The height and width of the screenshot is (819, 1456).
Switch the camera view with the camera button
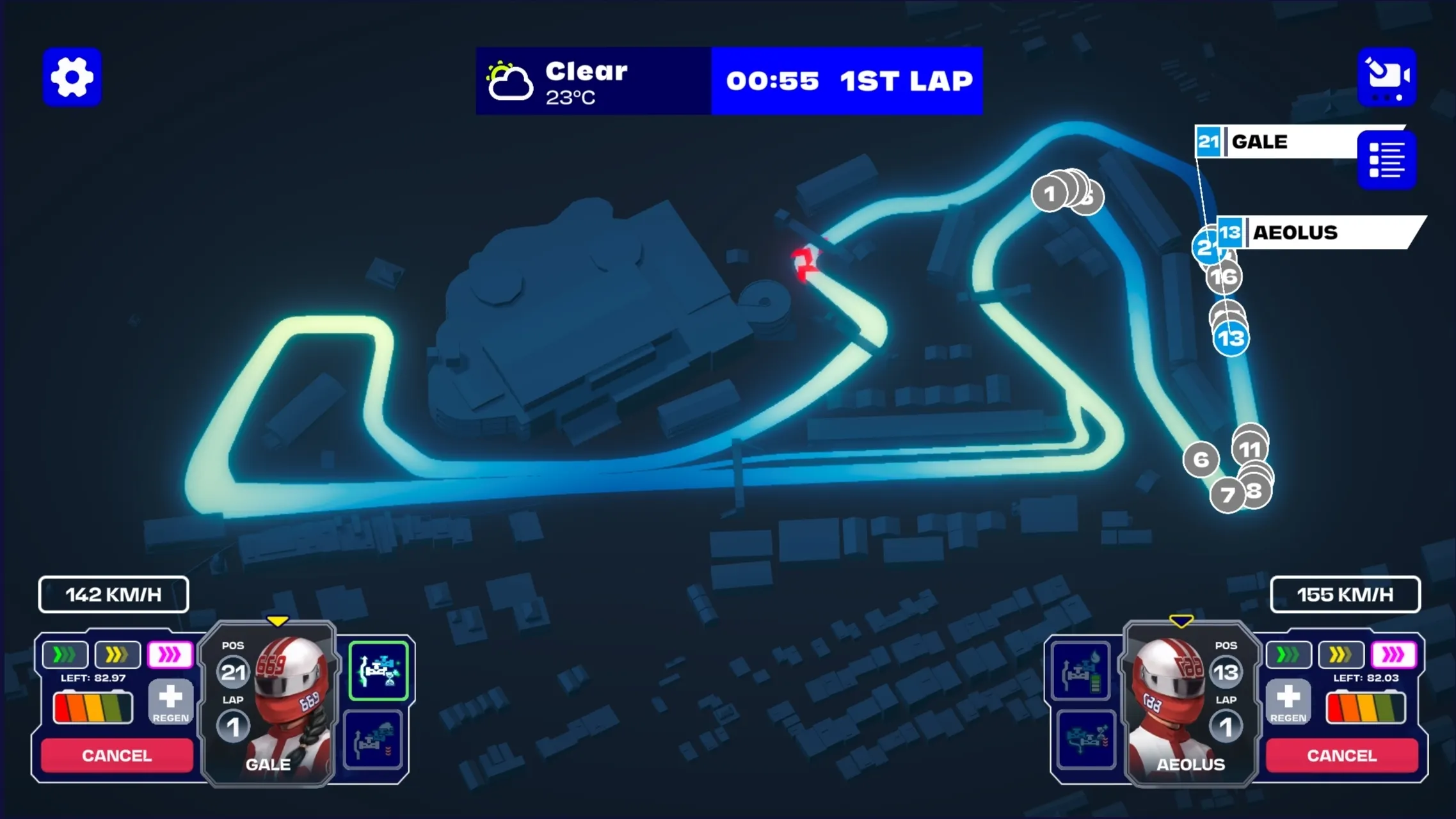1386,77
